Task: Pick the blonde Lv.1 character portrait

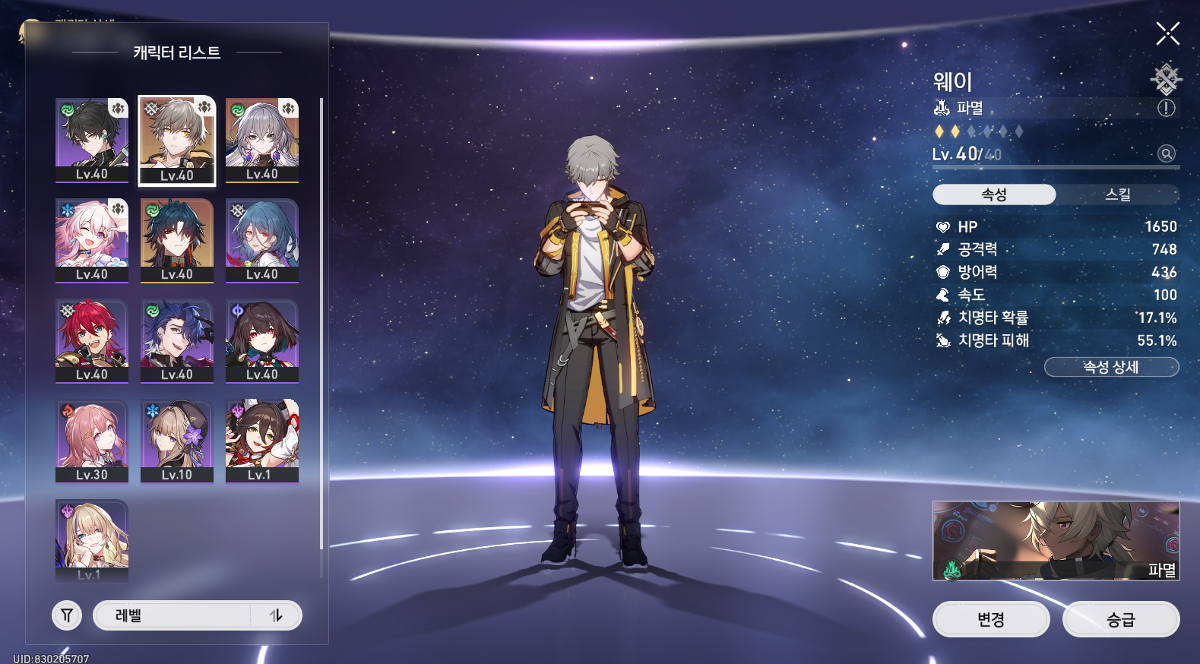Action: [91, 540]
